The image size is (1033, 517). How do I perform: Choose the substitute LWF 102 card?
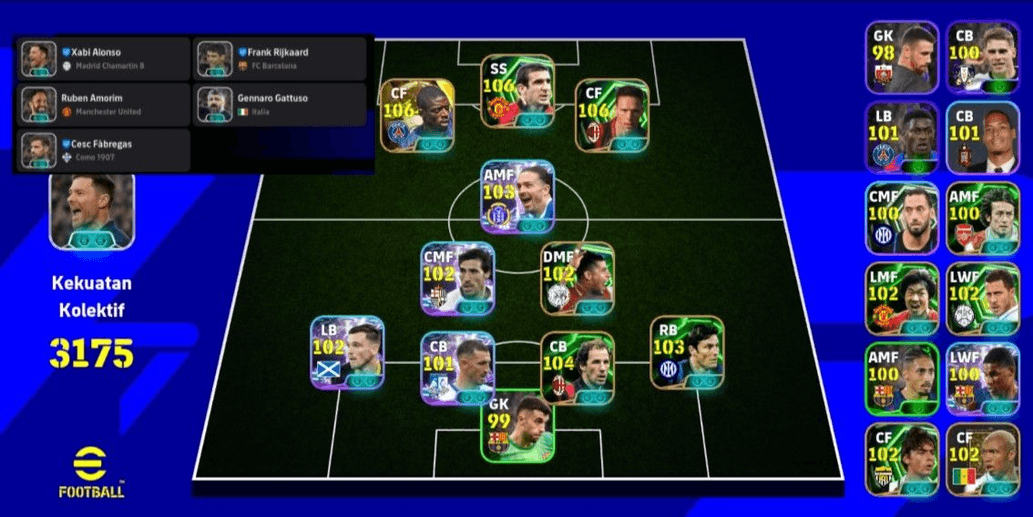click(982, 298)
